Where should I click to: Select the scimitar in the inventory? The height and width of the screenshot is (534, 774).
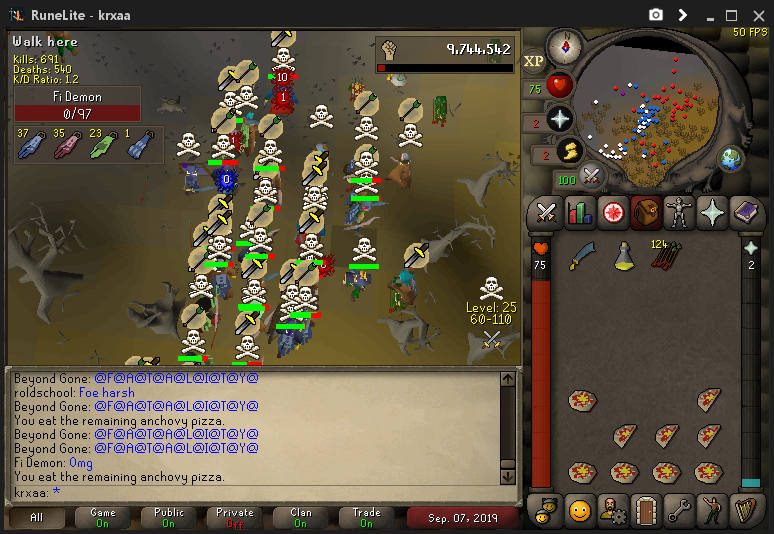coord(582,257)
